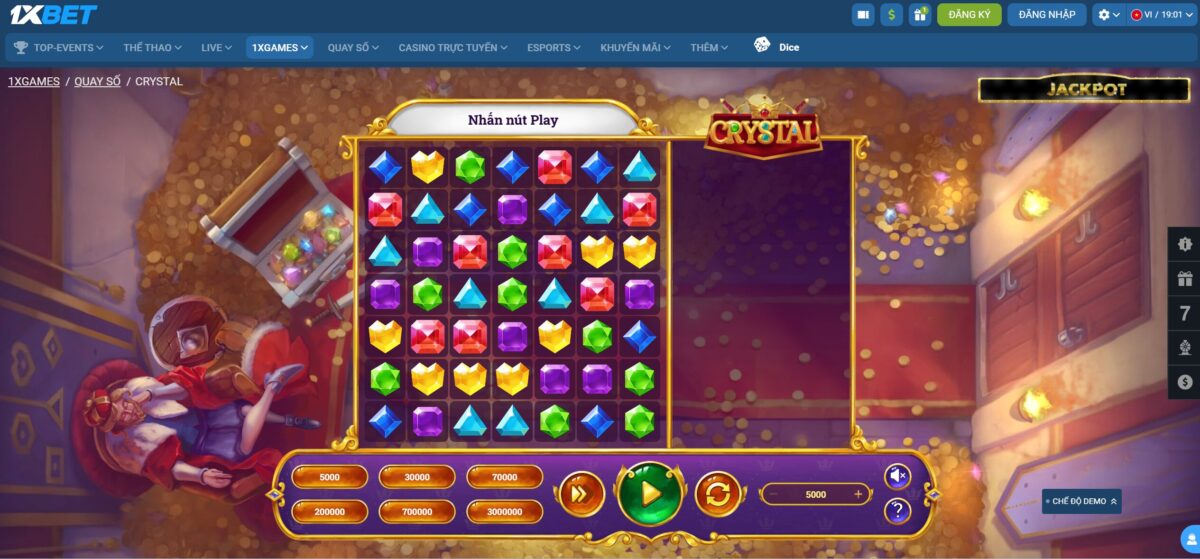The height and width of the screenshot is (559, 1200).
Task: Open the 1XGAMES navigation dropdown
Action: point(280,47)
